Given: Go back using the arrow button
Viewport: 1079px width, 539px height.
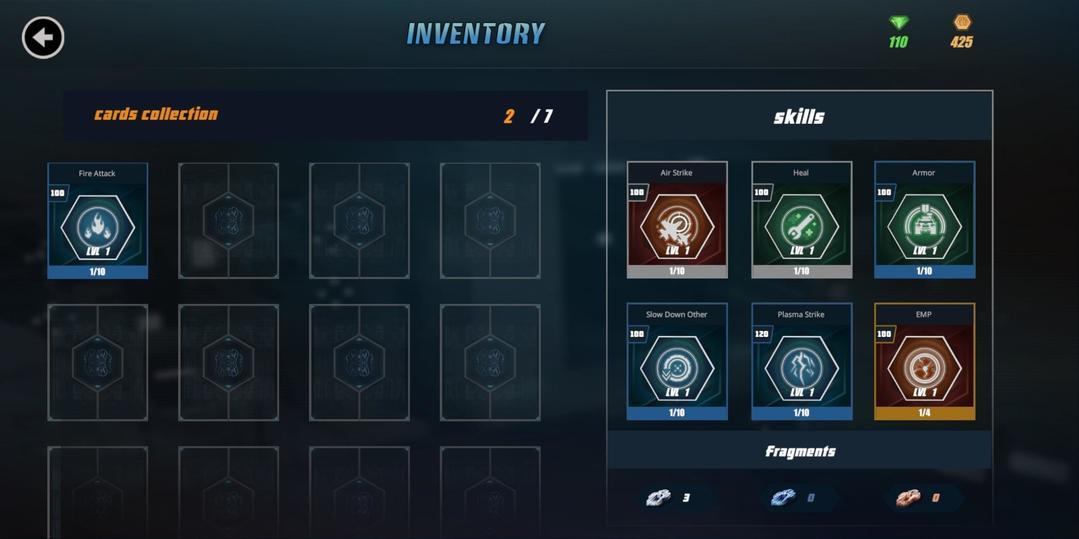Looking at the screenshot, I should pyautogui.click(x=43, y=38).
